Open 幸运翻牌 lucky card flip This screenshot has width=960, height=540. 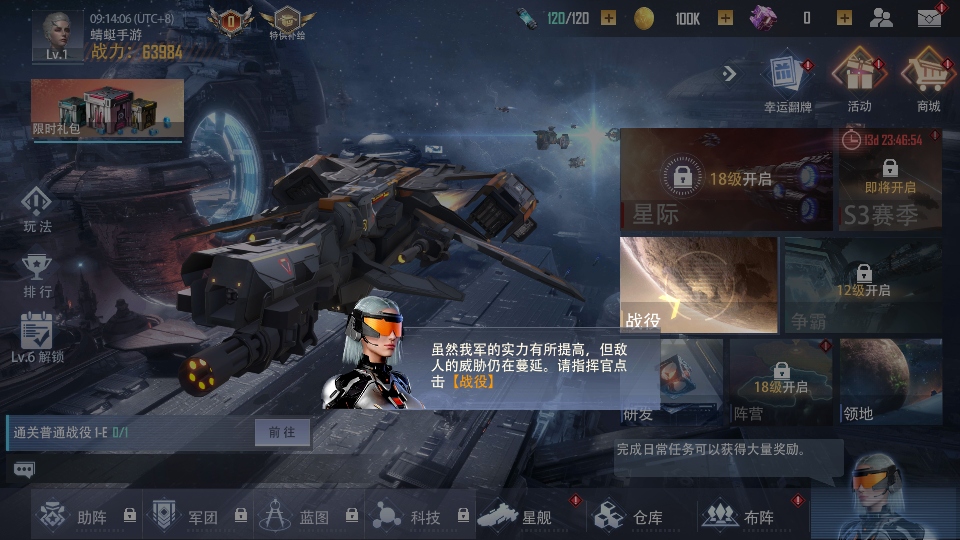click(788, 78)
